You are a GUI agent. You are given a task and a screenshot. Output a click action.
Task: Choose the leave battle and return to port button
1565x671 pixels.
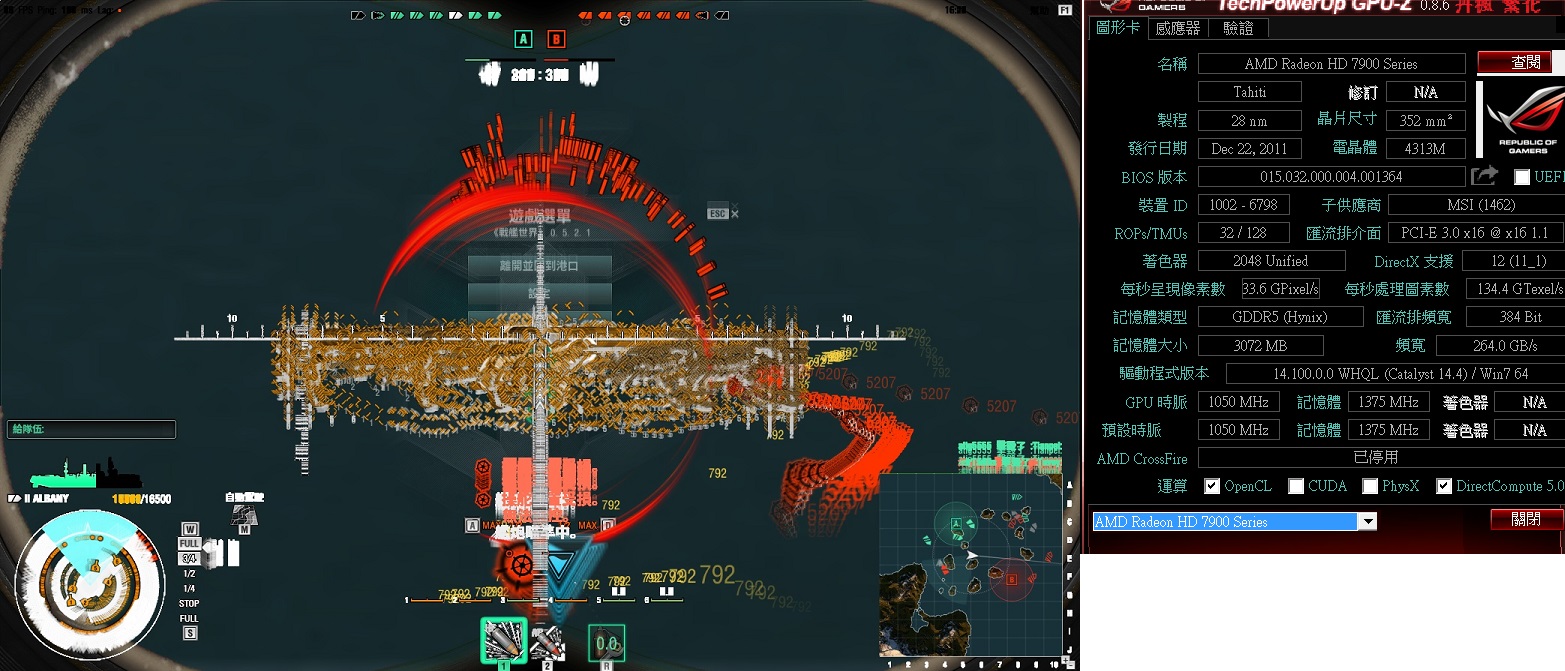coord(540,266)
